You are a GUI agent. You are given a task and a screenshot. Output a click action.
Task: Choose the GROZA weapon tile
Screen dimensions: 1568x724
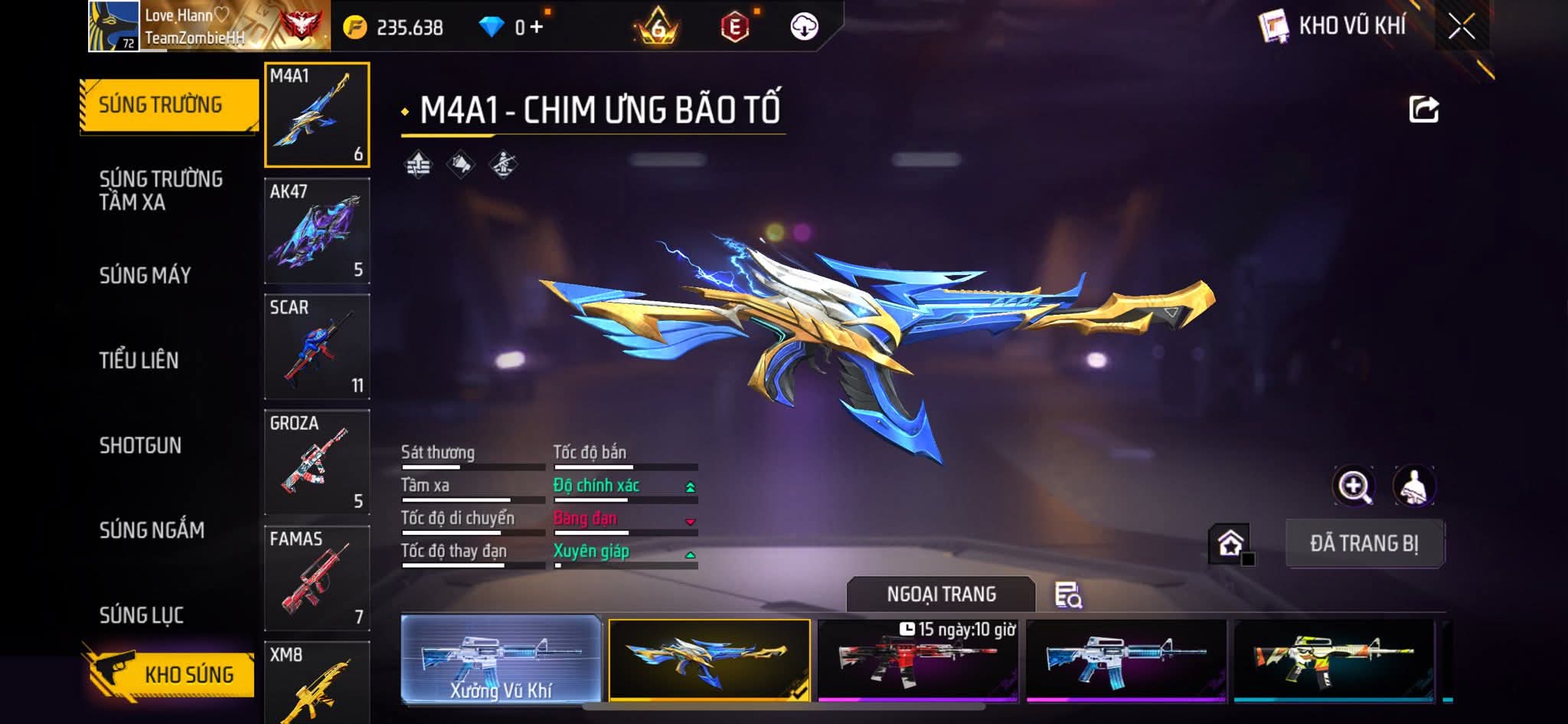tap(317, 463)
